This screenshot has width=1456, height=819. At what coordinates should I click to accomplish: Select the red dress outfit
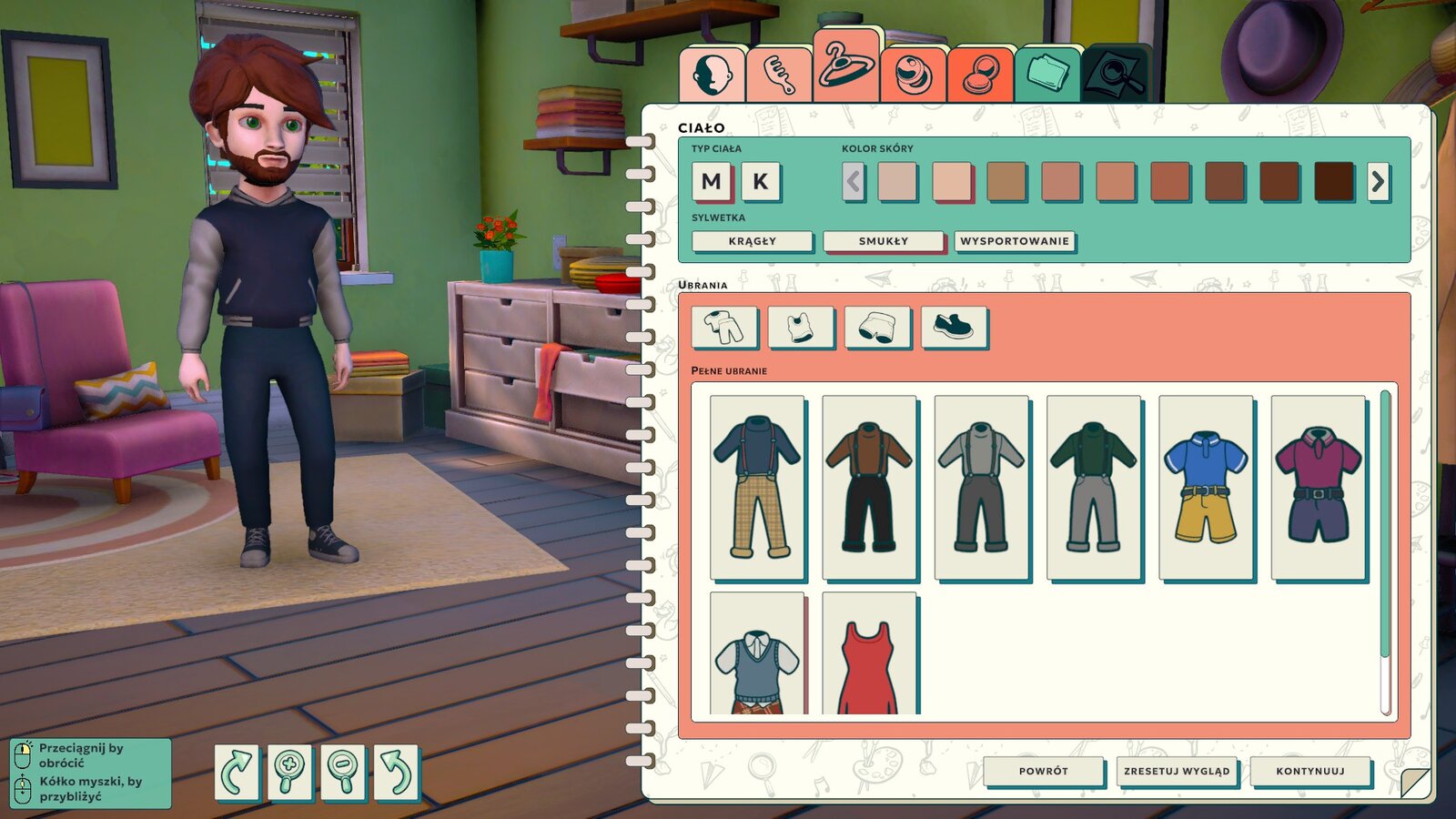(869, 655)
